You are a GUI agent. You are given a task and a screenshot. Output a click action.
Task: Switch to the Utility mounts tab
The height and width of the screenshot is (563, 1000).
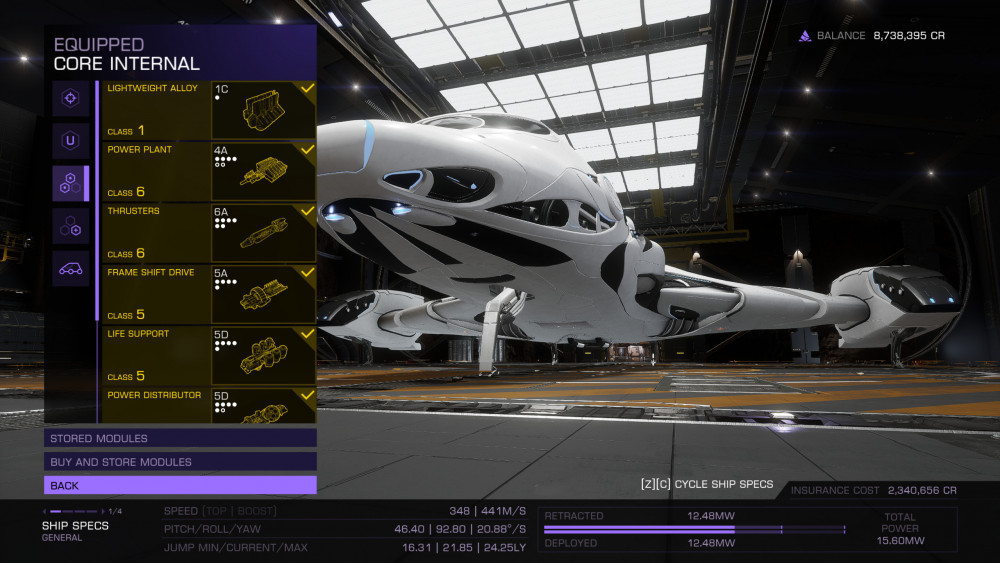tap(70, 140)
